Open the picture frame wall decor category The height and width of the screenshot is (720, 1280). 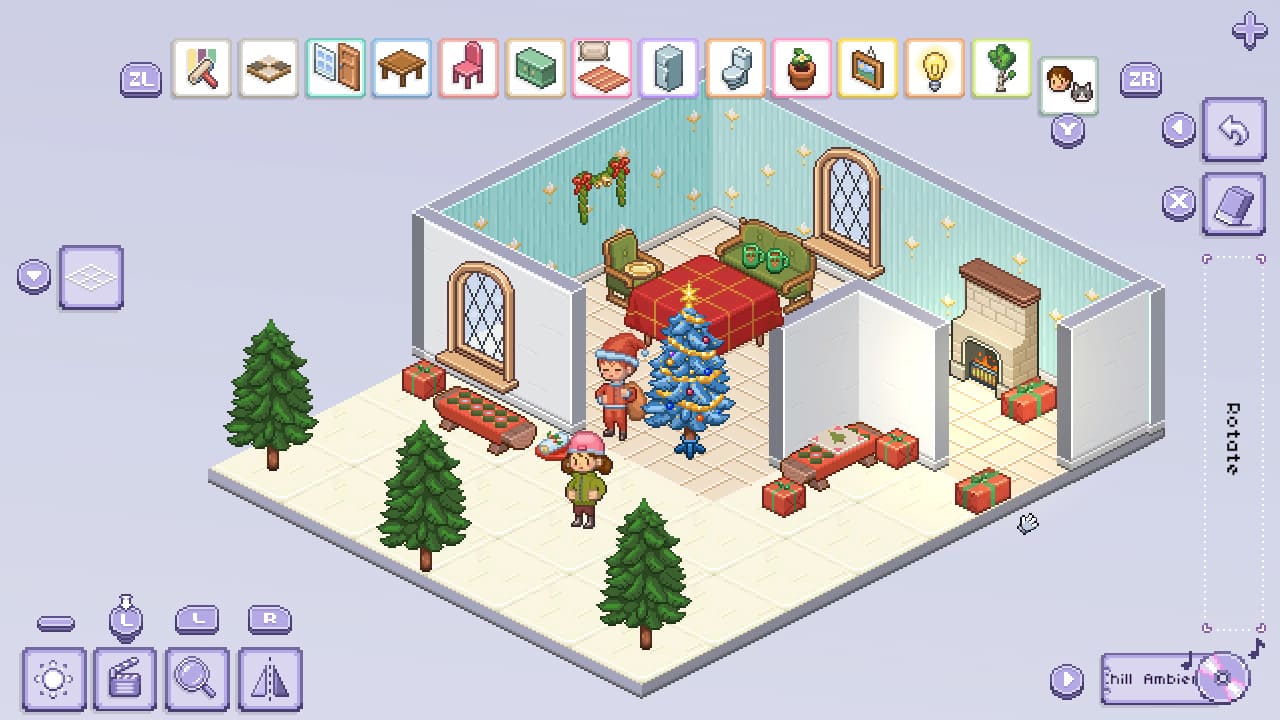click(867, 68)
